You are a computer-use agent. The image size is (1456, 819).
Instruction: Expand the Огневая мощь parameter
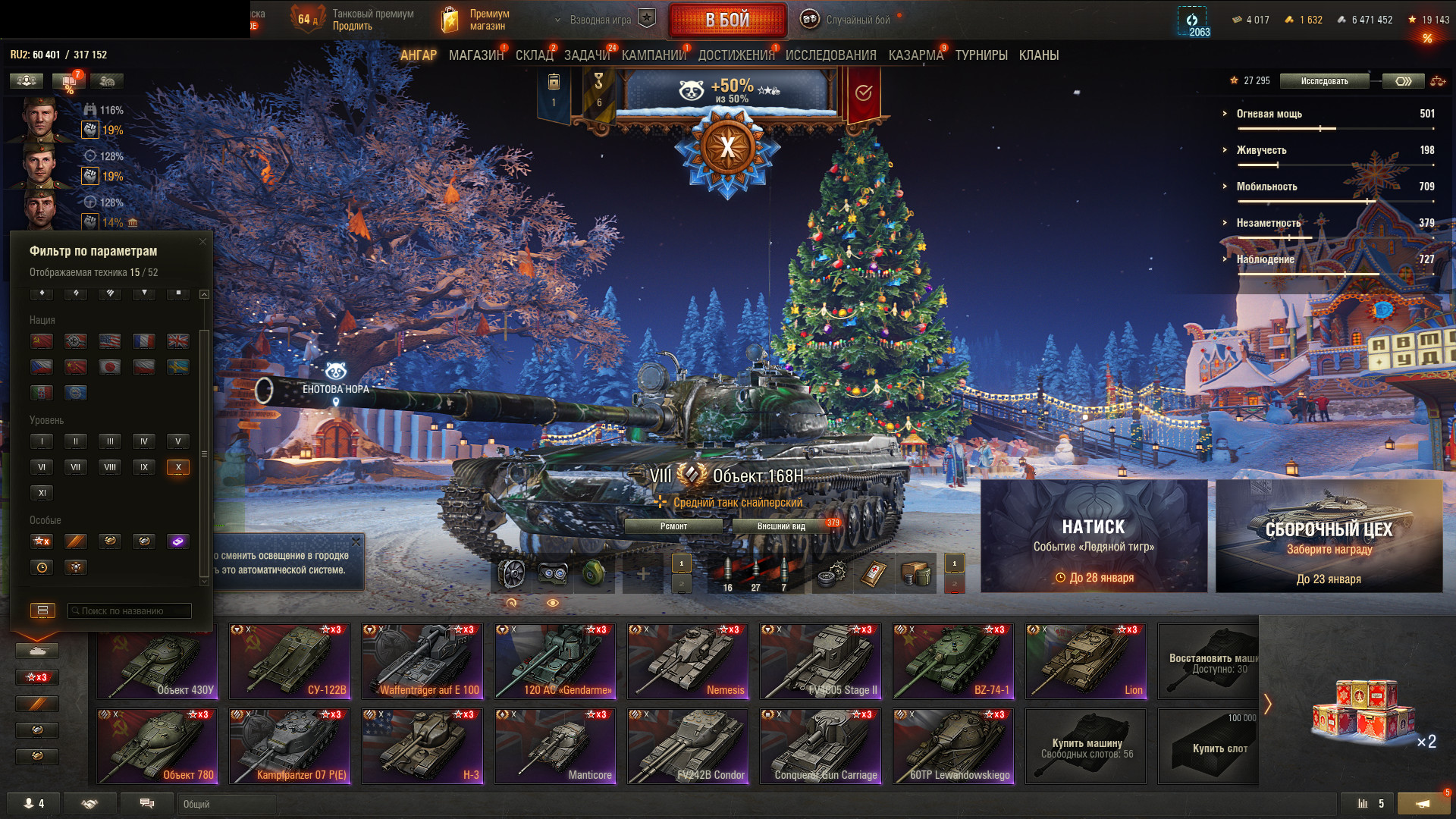pos(1269,114)
